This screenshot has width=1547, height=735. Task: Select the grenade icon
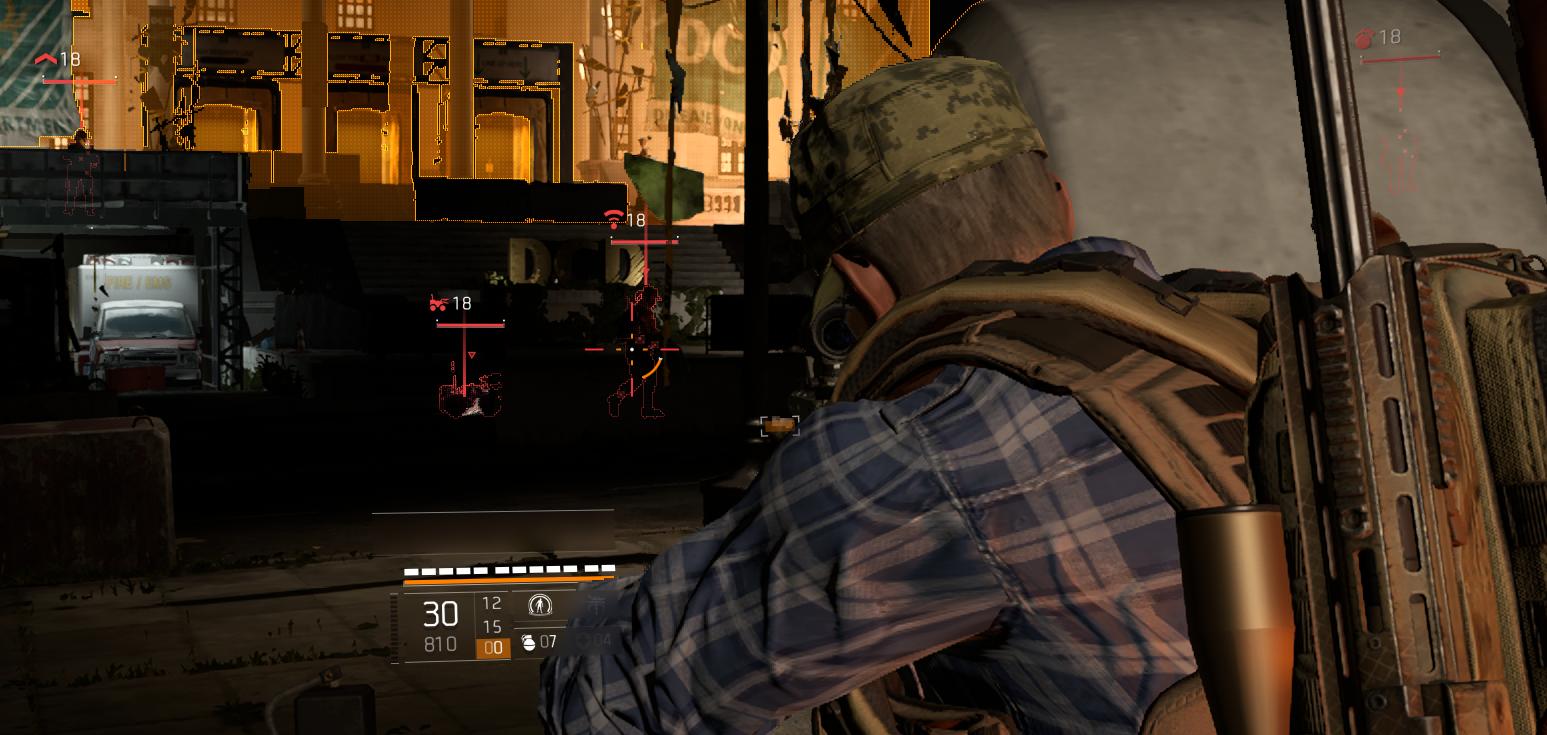point(528,642)
